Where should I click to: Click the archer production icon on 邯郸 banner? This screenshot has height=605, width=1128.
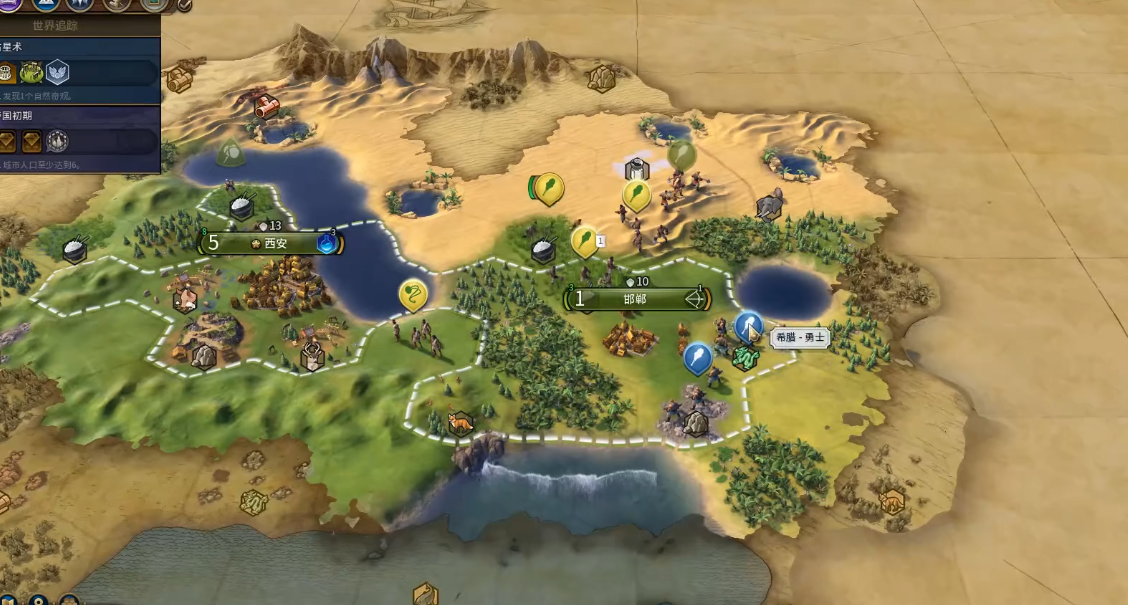point(692,298)
